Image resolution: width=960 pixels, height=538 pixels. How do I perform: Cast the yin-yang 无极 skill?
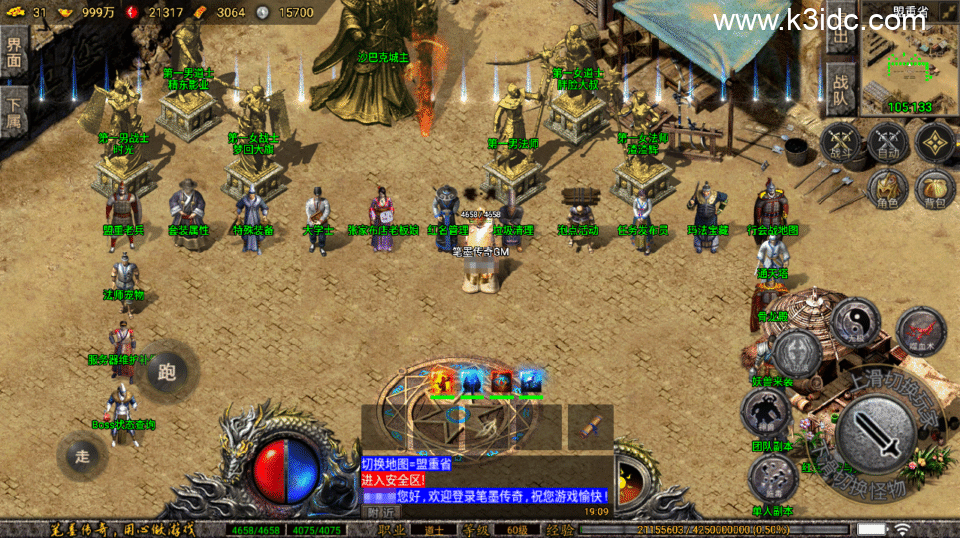tap(855, 323)
